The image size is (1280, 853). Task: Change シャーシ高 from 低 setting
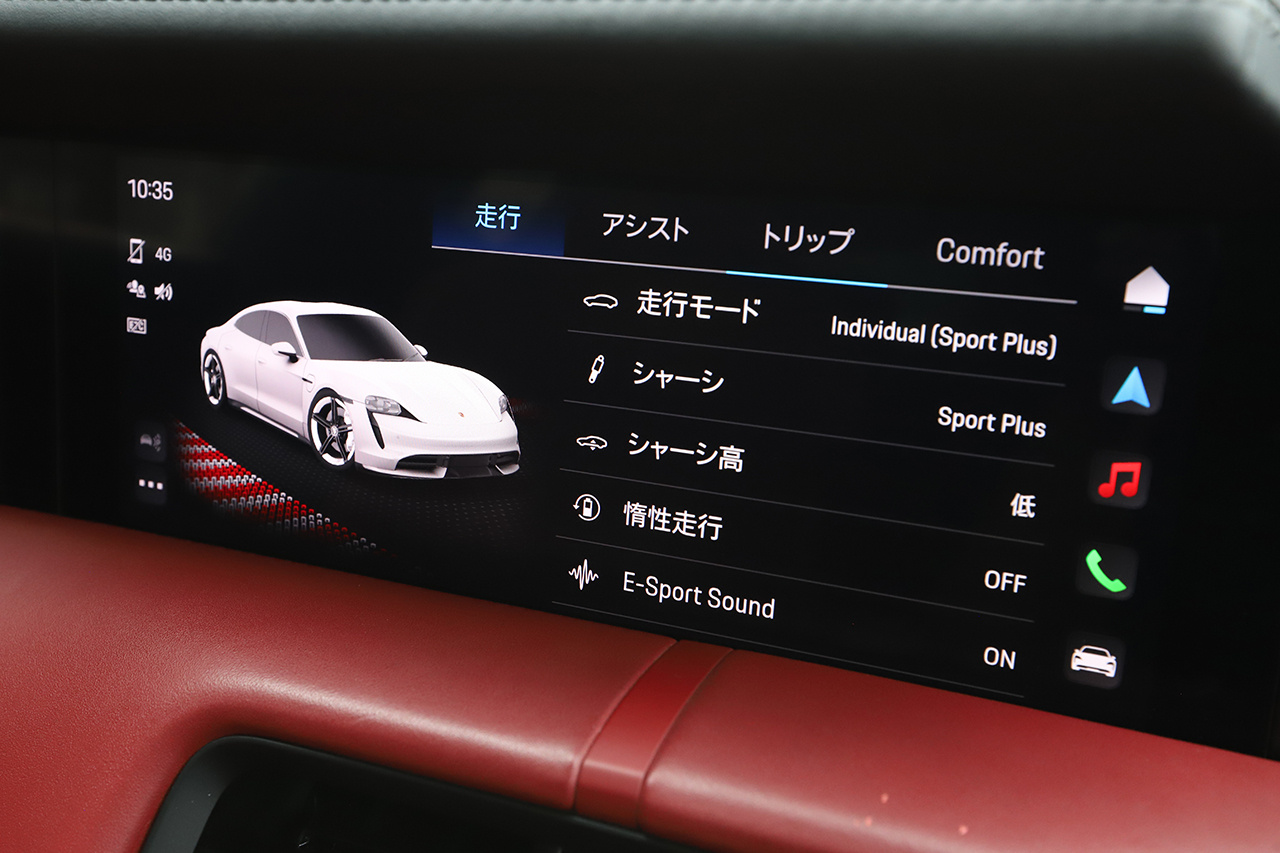pos(1021,507)
